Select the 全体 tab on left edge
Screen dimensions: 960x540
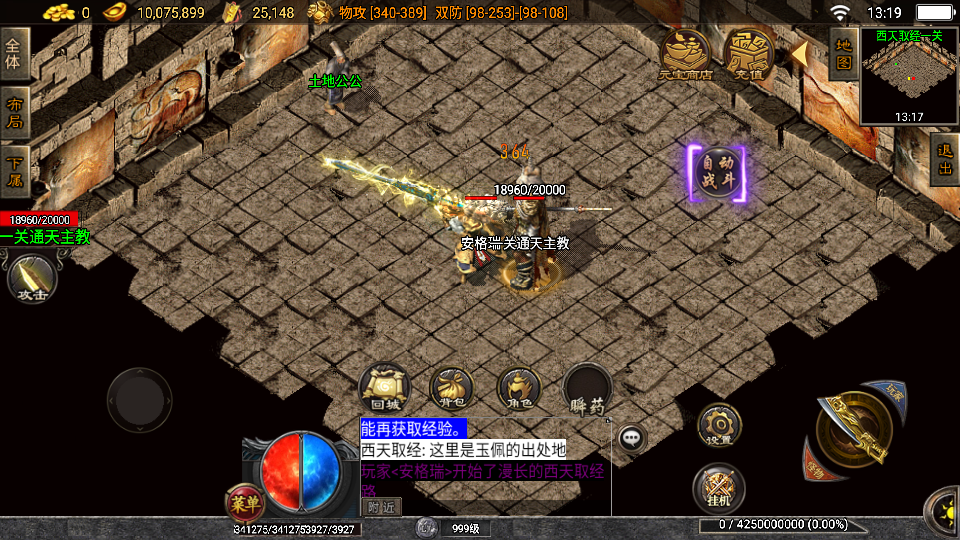[14, 55]
